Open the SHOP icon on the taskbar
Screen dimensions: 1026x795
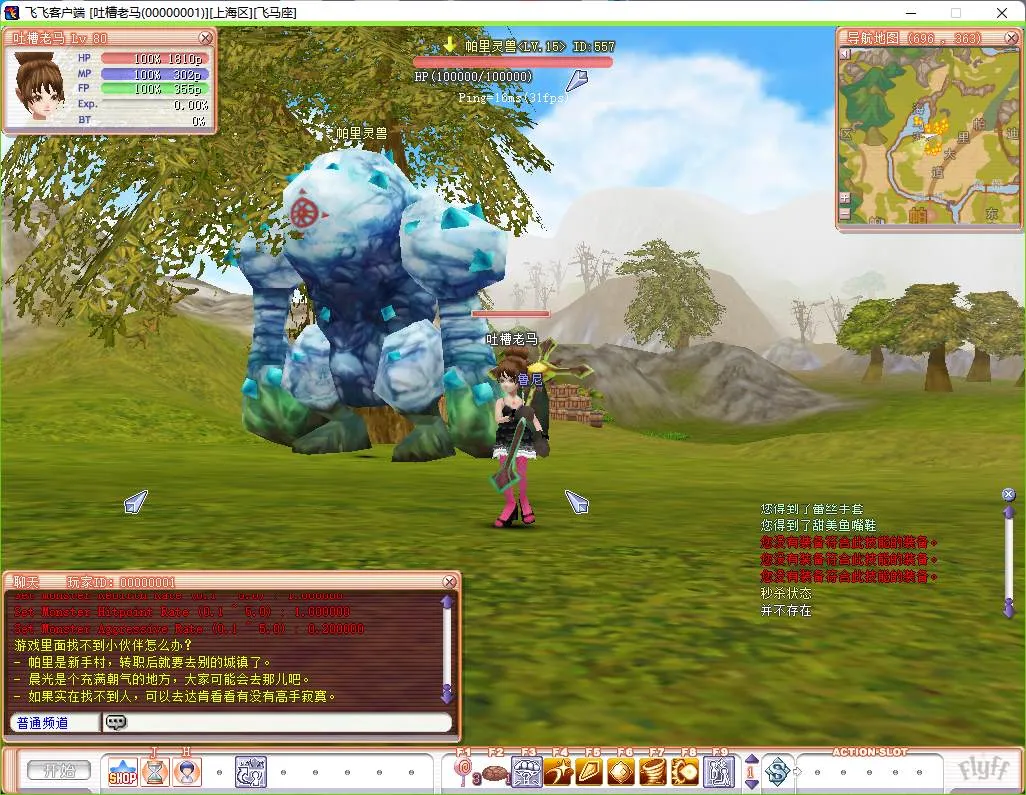123,772
